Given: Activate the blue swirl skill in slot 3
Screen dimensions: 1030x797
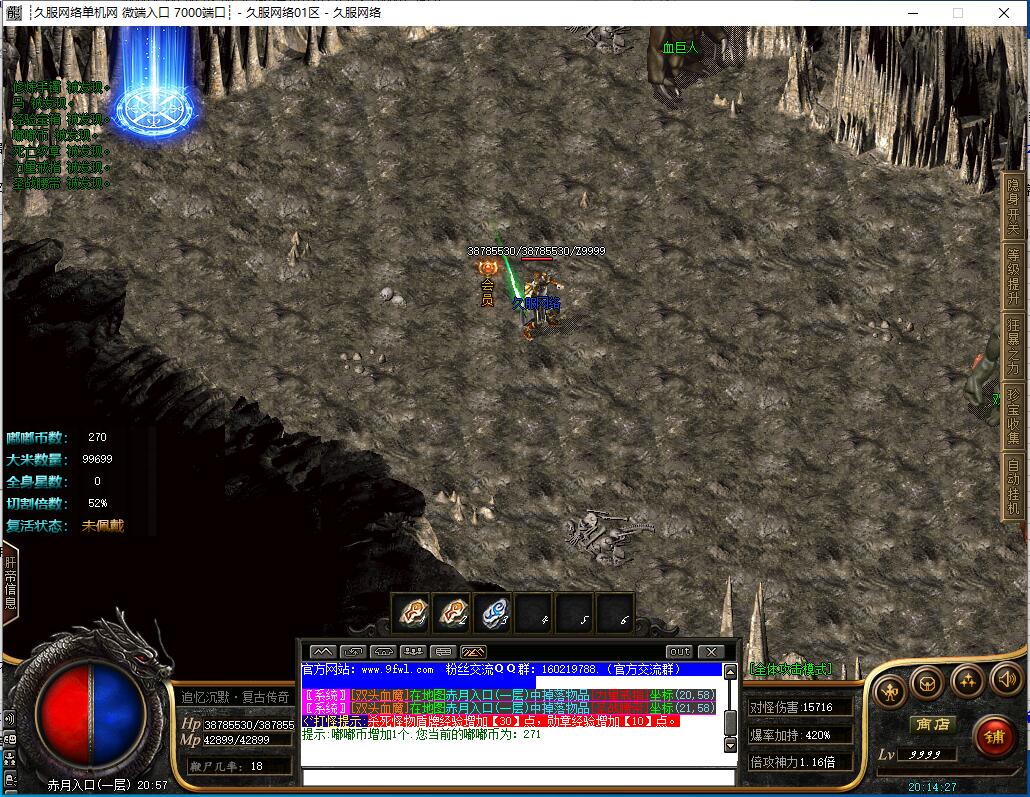Looking at the screenshot, I should pyautogui.click(x=493, y=612).
